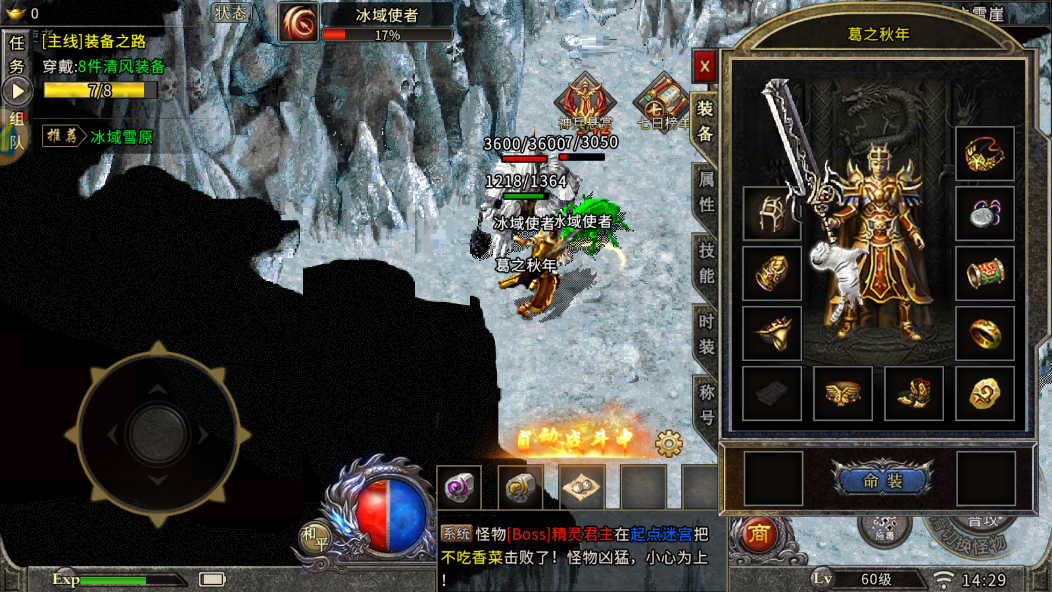Select the 时装 fashion tab
This screenshot has height=592, width=1052.
[x=706, y=334]
